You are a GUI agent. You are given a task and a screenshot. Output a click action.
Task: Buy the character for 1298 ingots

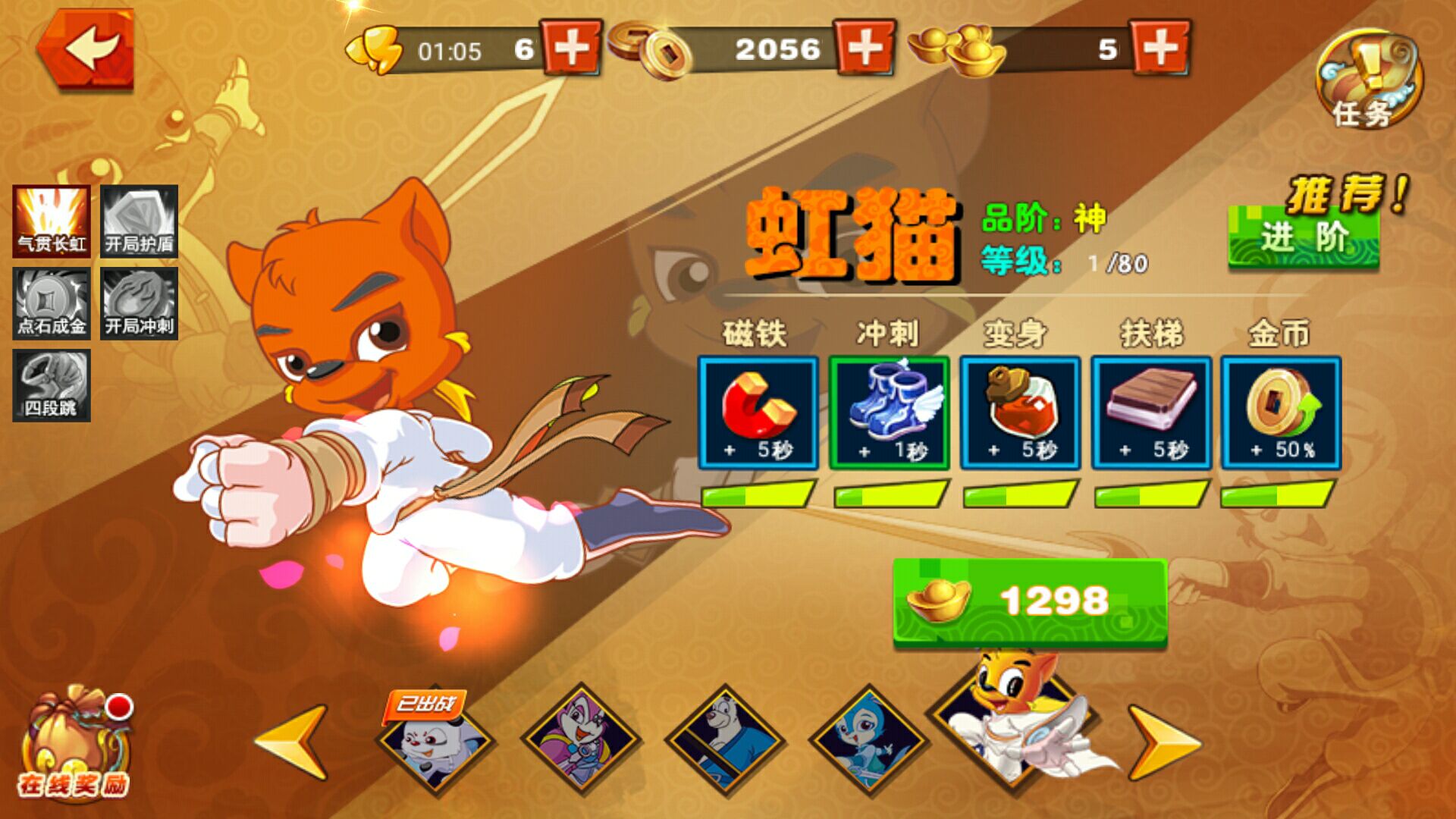click(x=1030, y=602)
